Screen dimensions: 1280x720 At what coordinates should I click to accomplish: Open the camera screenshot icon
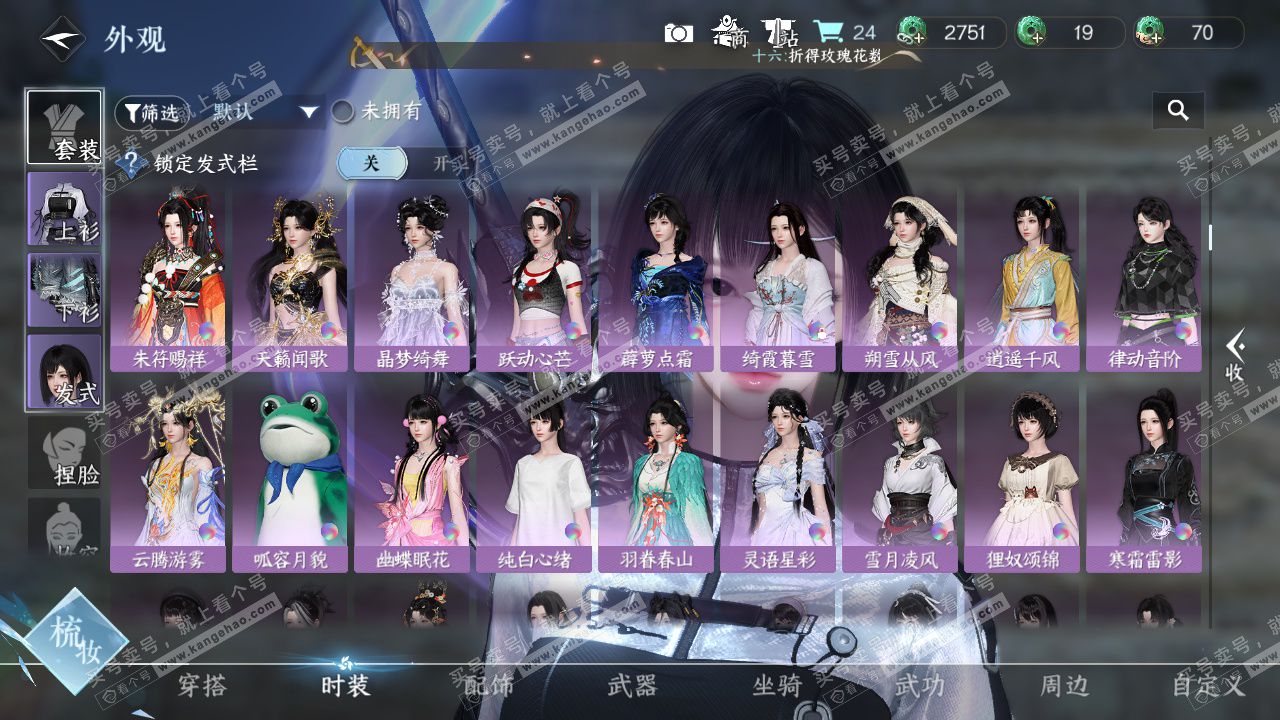678,33
